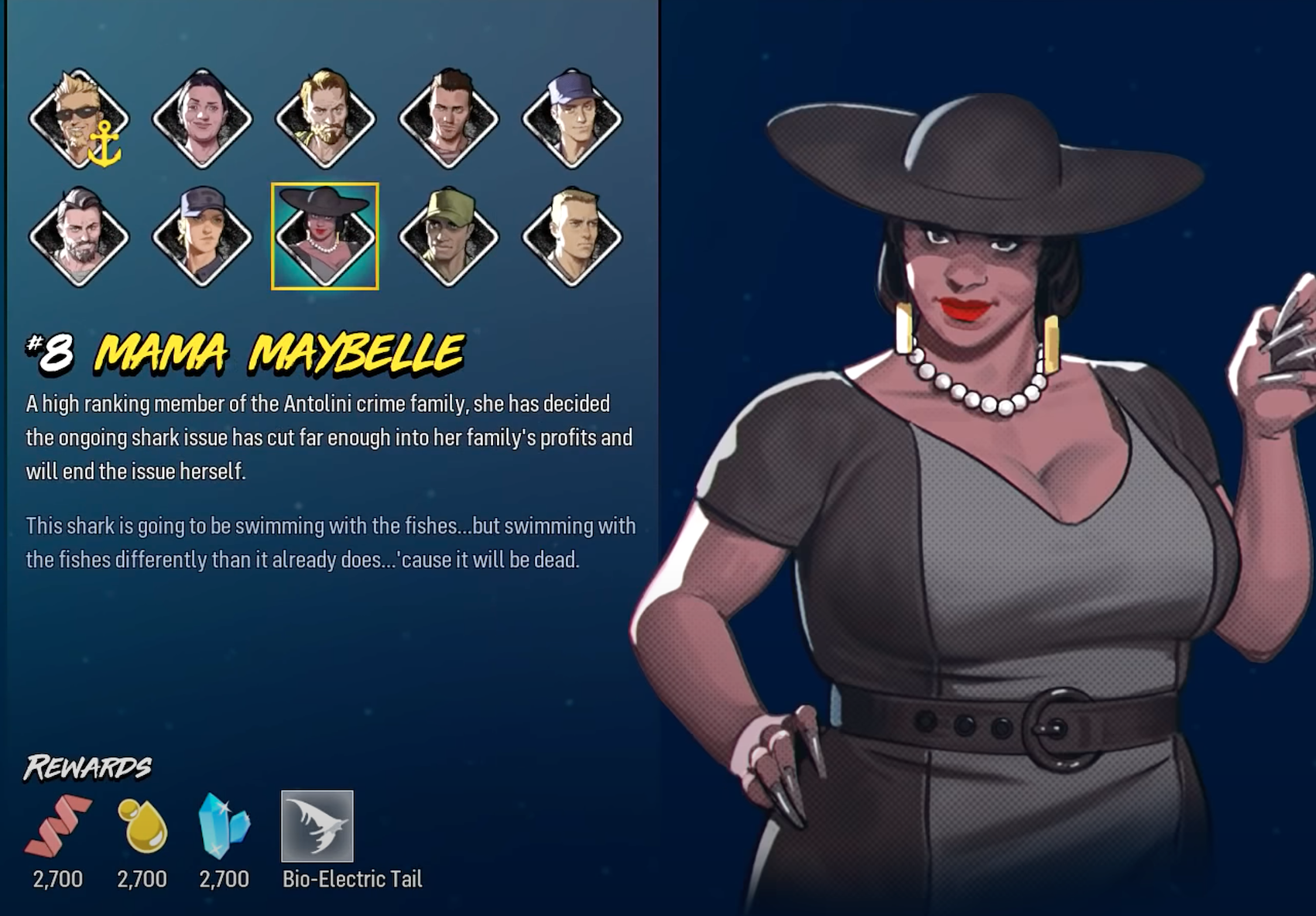Click the Bio-Electric Tail reward icon
Image resolution: width=1316 pixels, height=916 pixels.
[317, 826]
